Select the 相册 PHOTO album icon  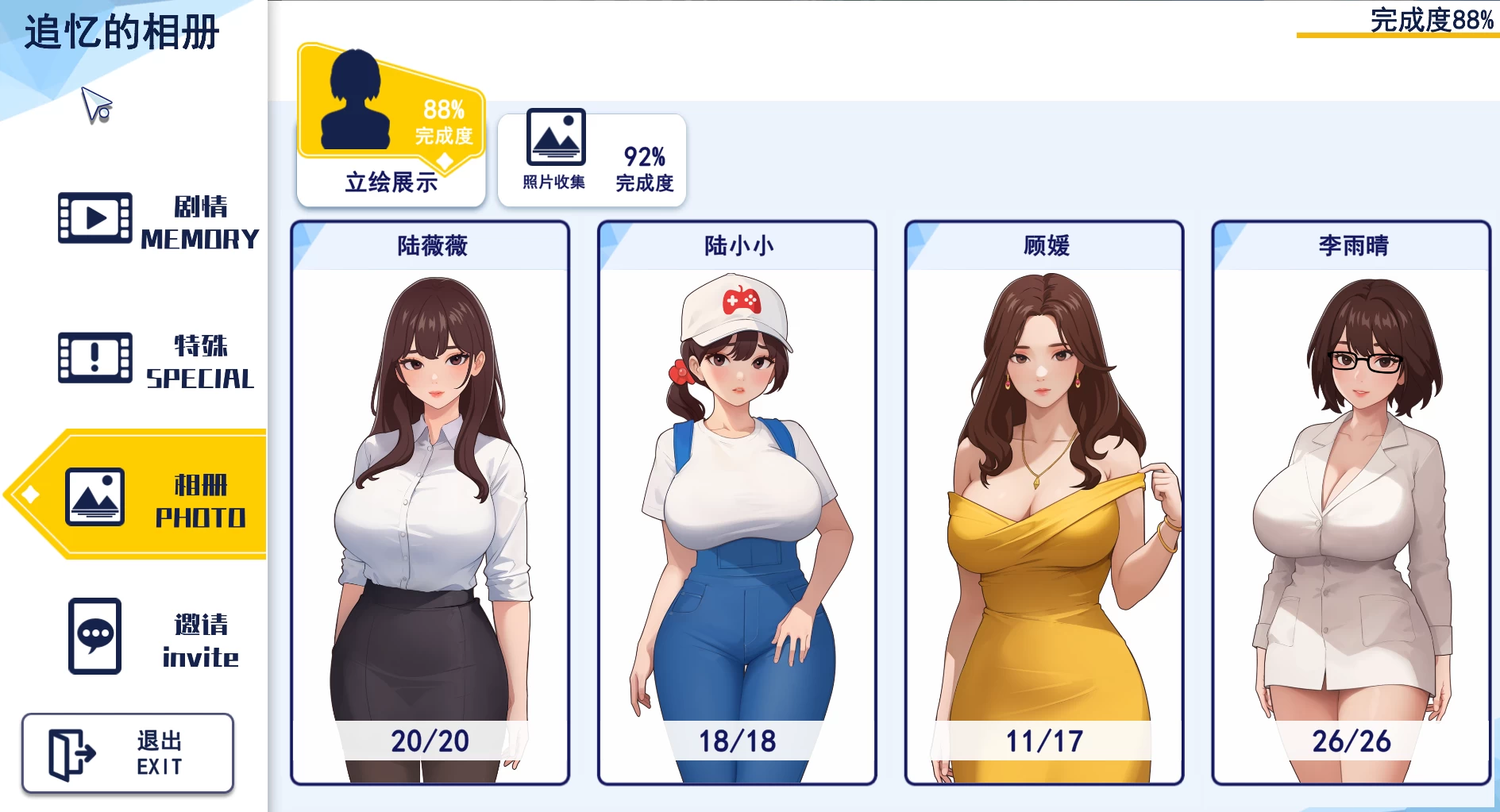tap(95, 496)
